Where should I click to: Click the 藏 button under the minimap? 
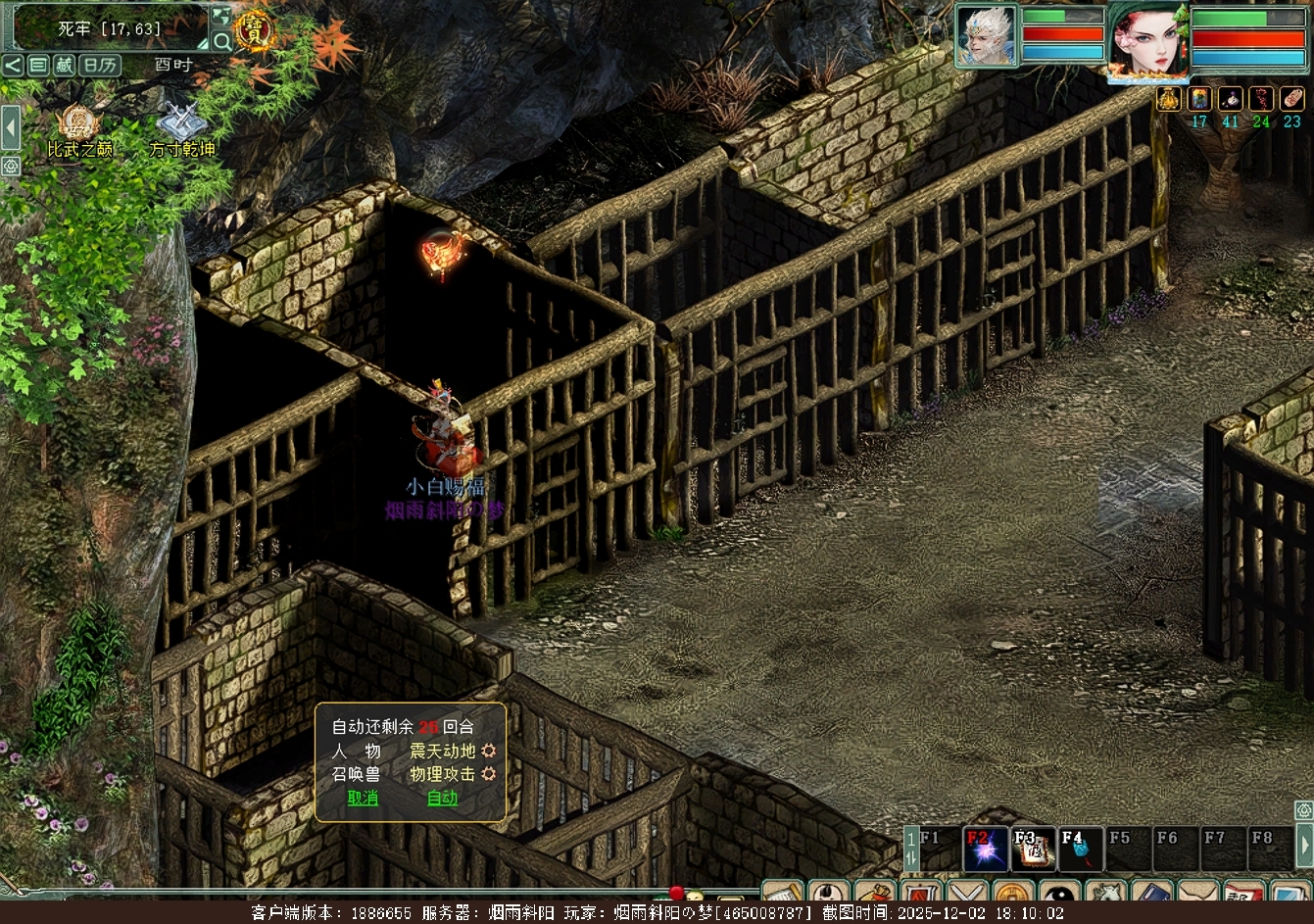[64, 66]
